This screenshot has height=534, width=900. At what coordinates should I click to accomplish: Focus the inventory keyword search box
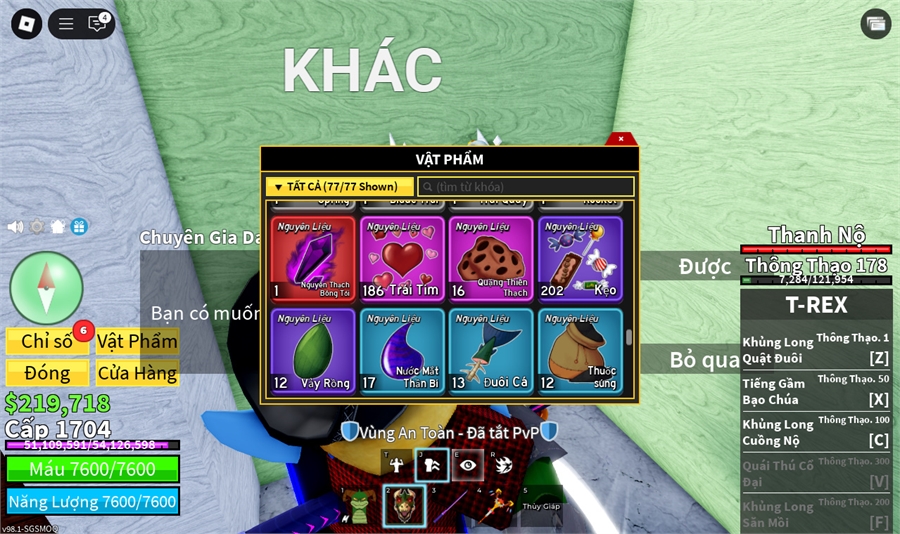point(526,187)
